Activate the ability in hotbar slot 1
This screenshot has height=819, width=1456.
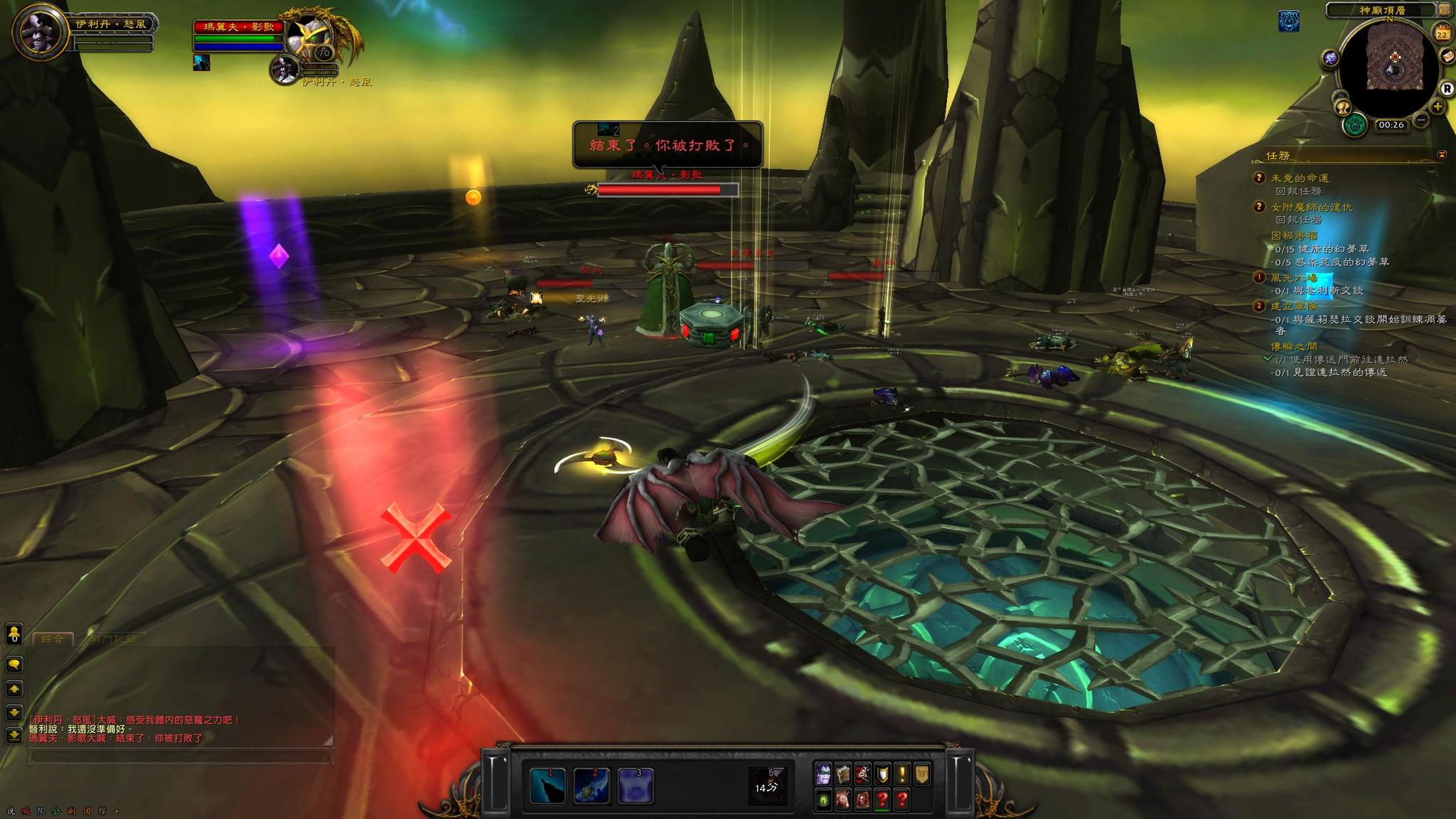[547, 786]
